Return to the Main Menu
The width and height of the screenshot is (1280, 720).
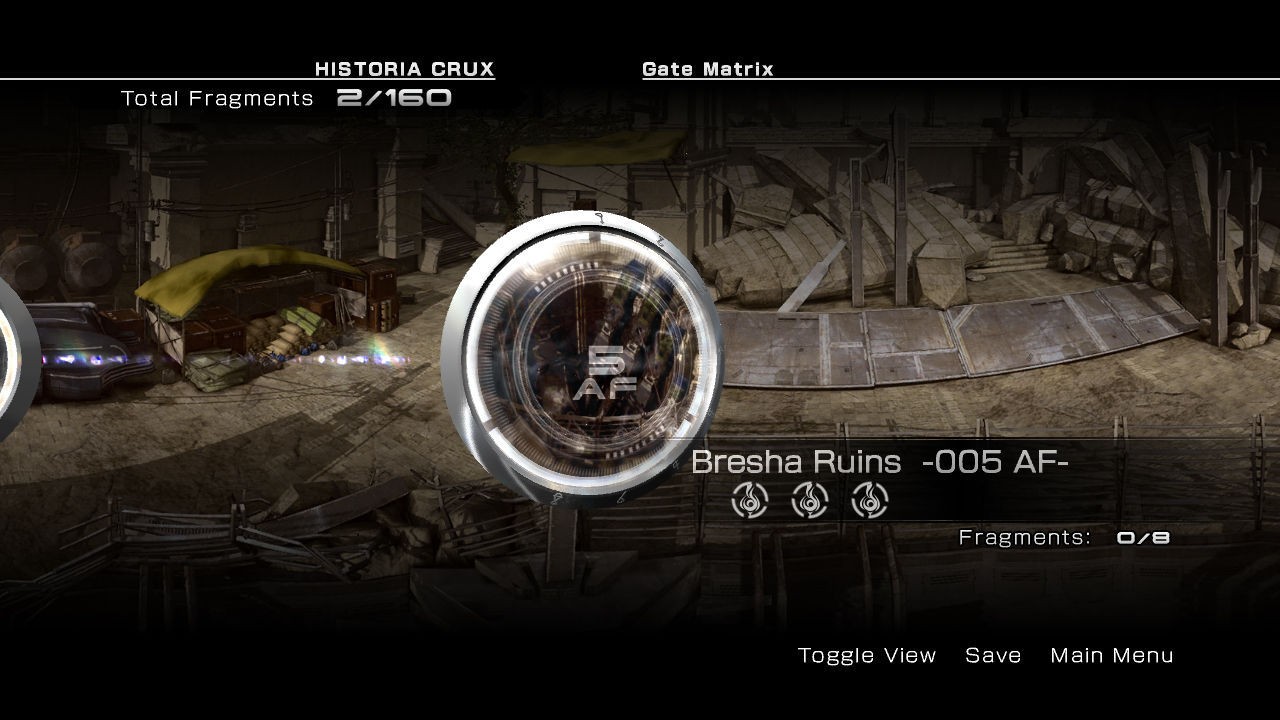click(1111, 655)
